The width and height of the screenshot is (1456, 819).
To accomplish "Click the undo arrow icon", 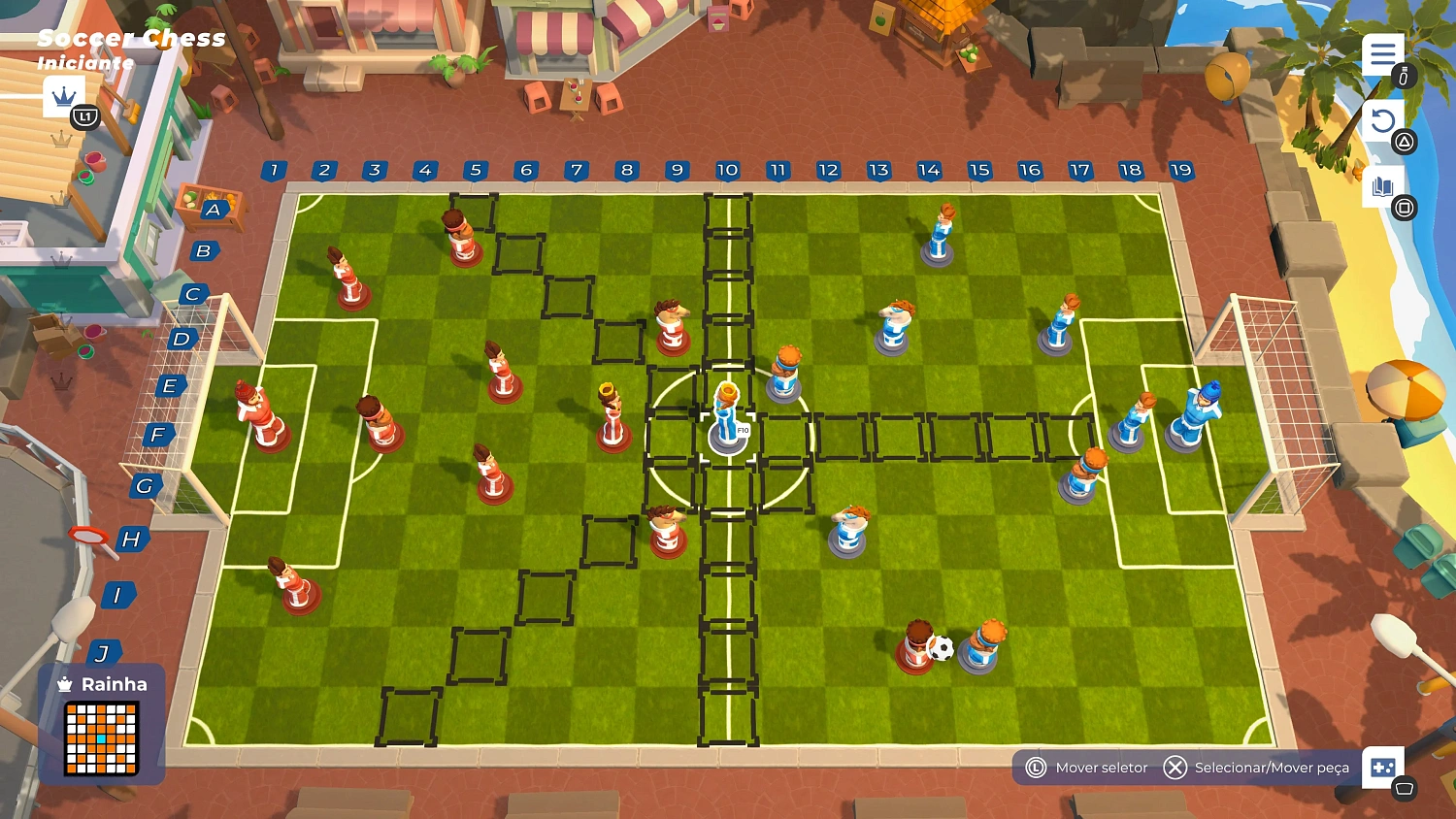I will pyautogui.click(x=1382, y=118).
